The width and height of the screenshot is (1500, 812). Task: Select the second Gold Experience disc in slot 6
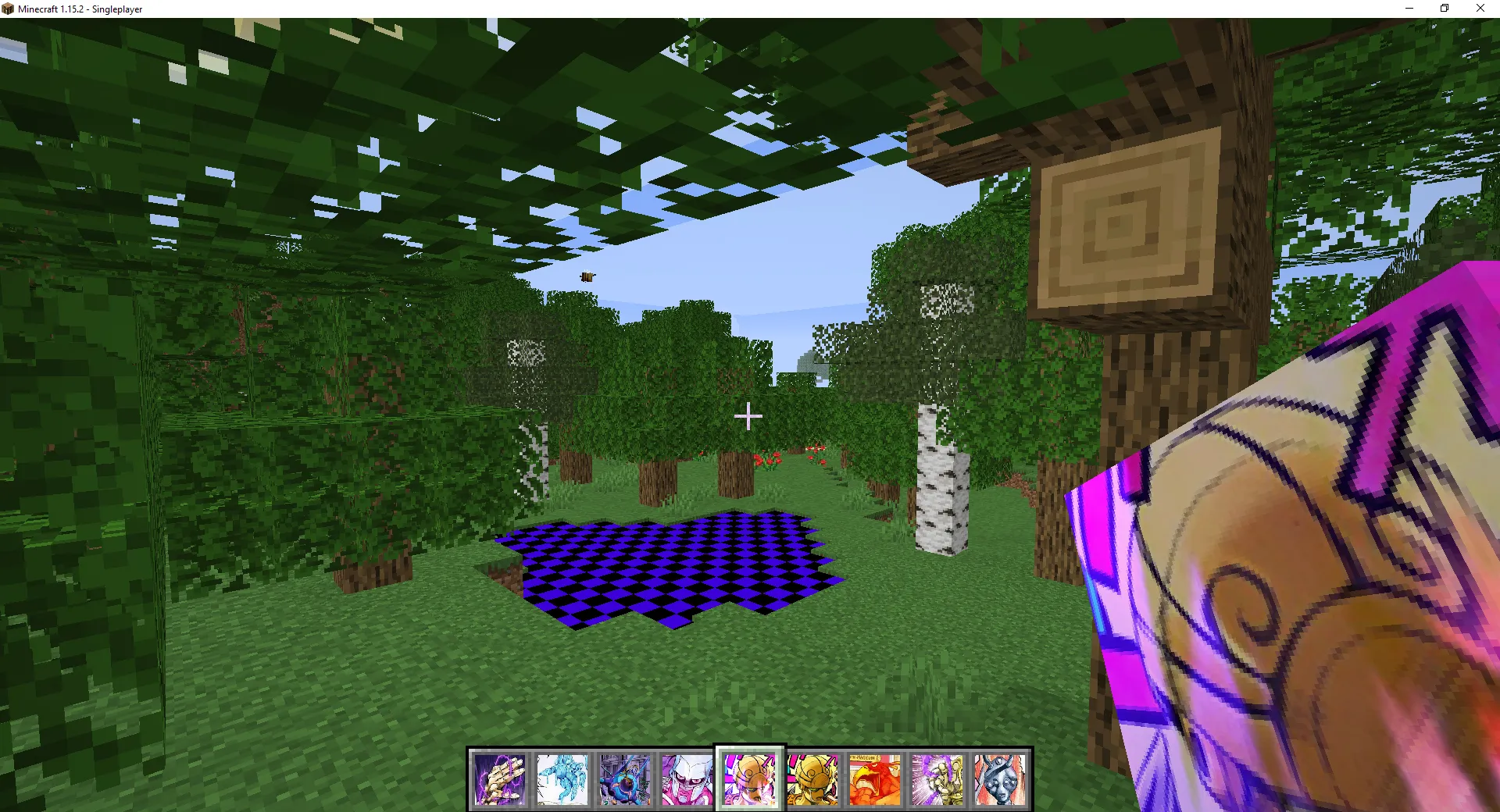[x=814, y=778]
